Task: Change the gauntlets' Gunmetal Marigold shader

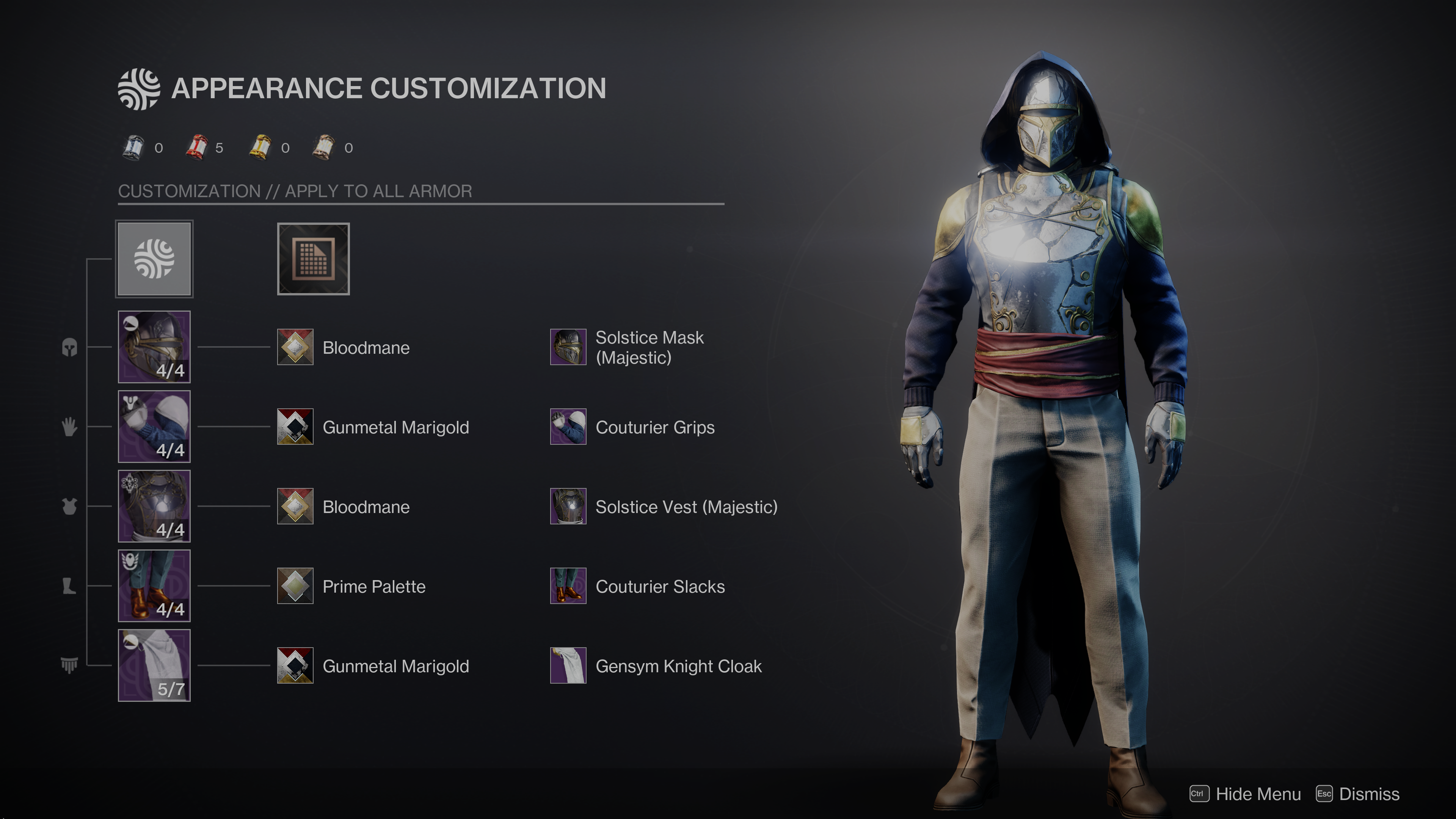Action: [295, 427]
